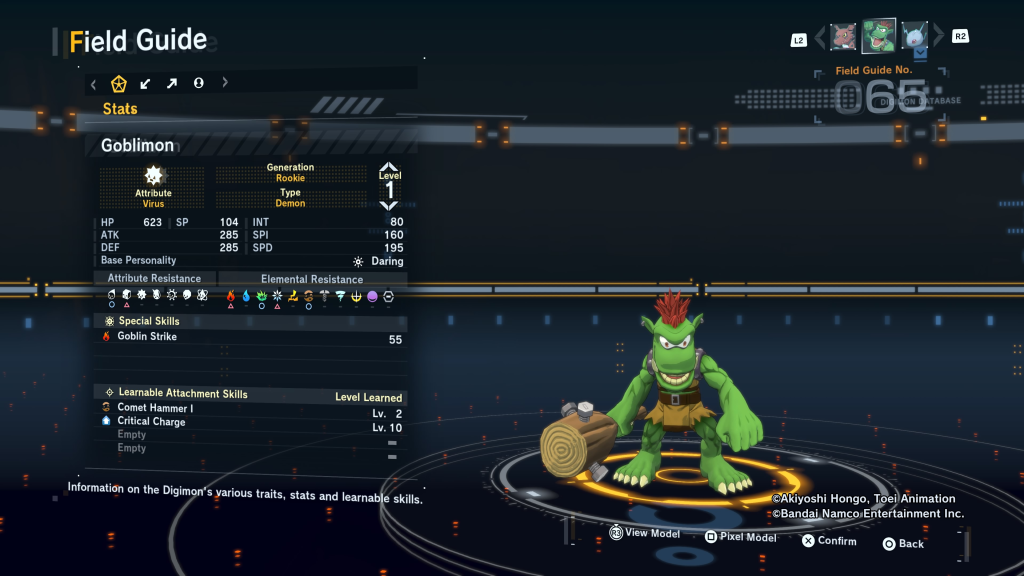Screen dimensions: 1024x576
Task: Select the red dinosaur Digimon portrait
Action: coord(843,36)
